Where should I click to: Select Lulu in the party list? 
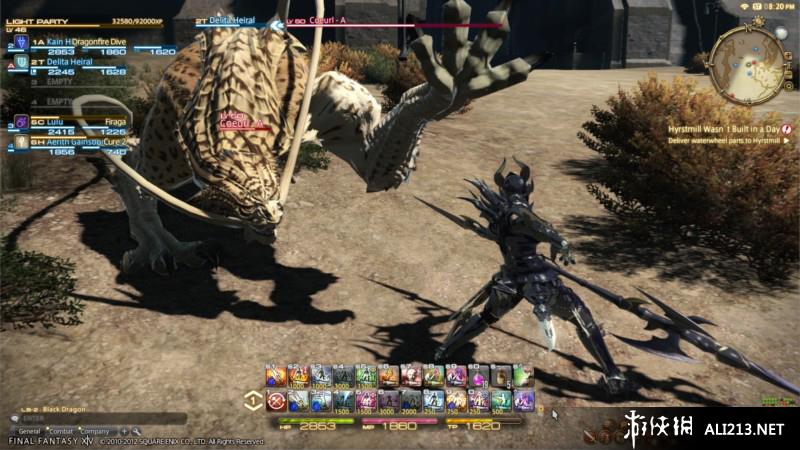[x=50, y=121]
